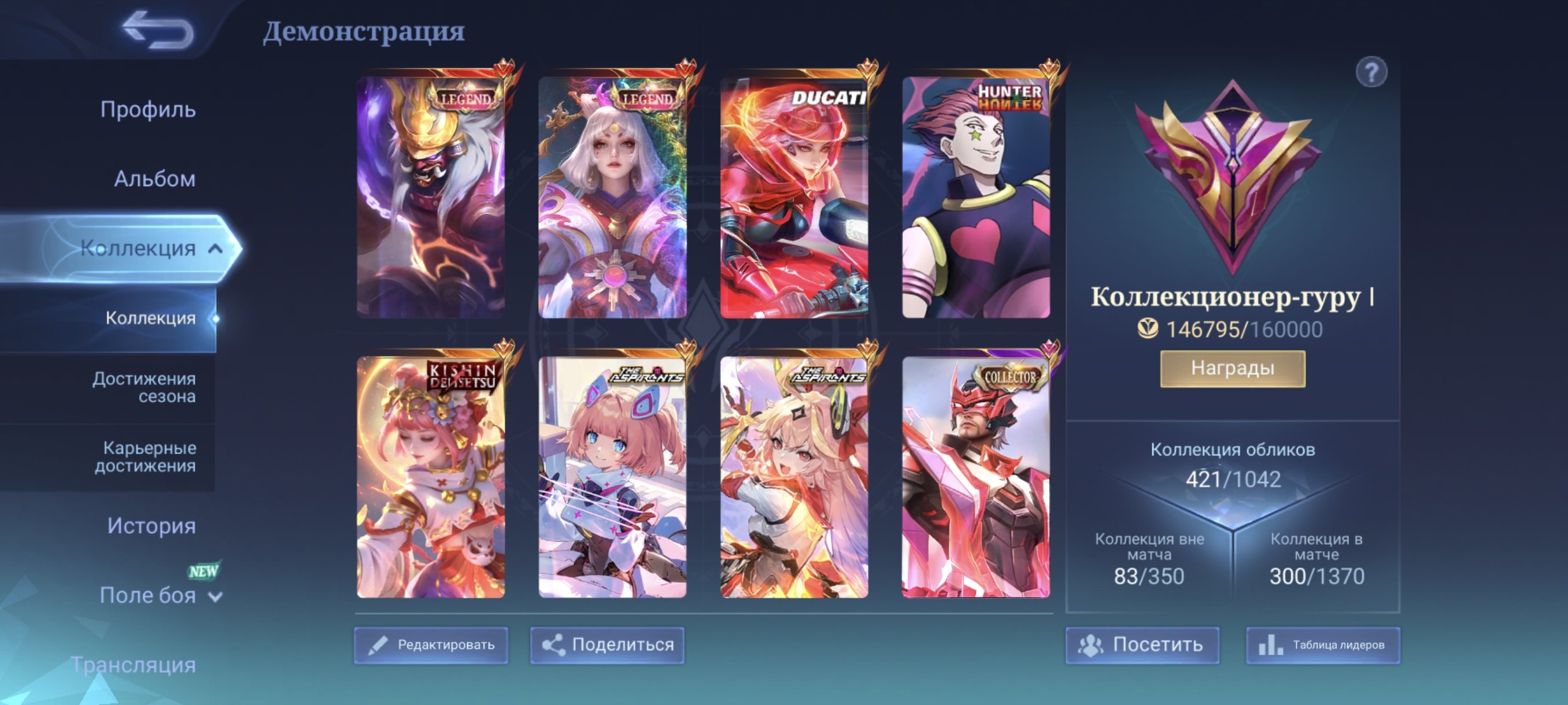Switch to the Профиль tab
The width and height of the screenshot is (1568, 705).
(149, 109)
